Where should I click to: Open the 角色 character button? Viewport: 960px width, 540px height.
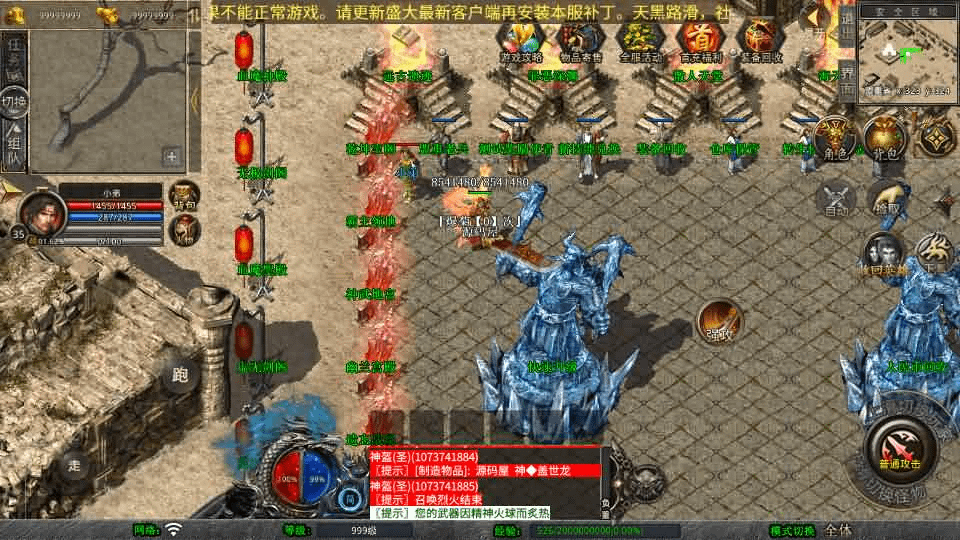click(832, 137)
